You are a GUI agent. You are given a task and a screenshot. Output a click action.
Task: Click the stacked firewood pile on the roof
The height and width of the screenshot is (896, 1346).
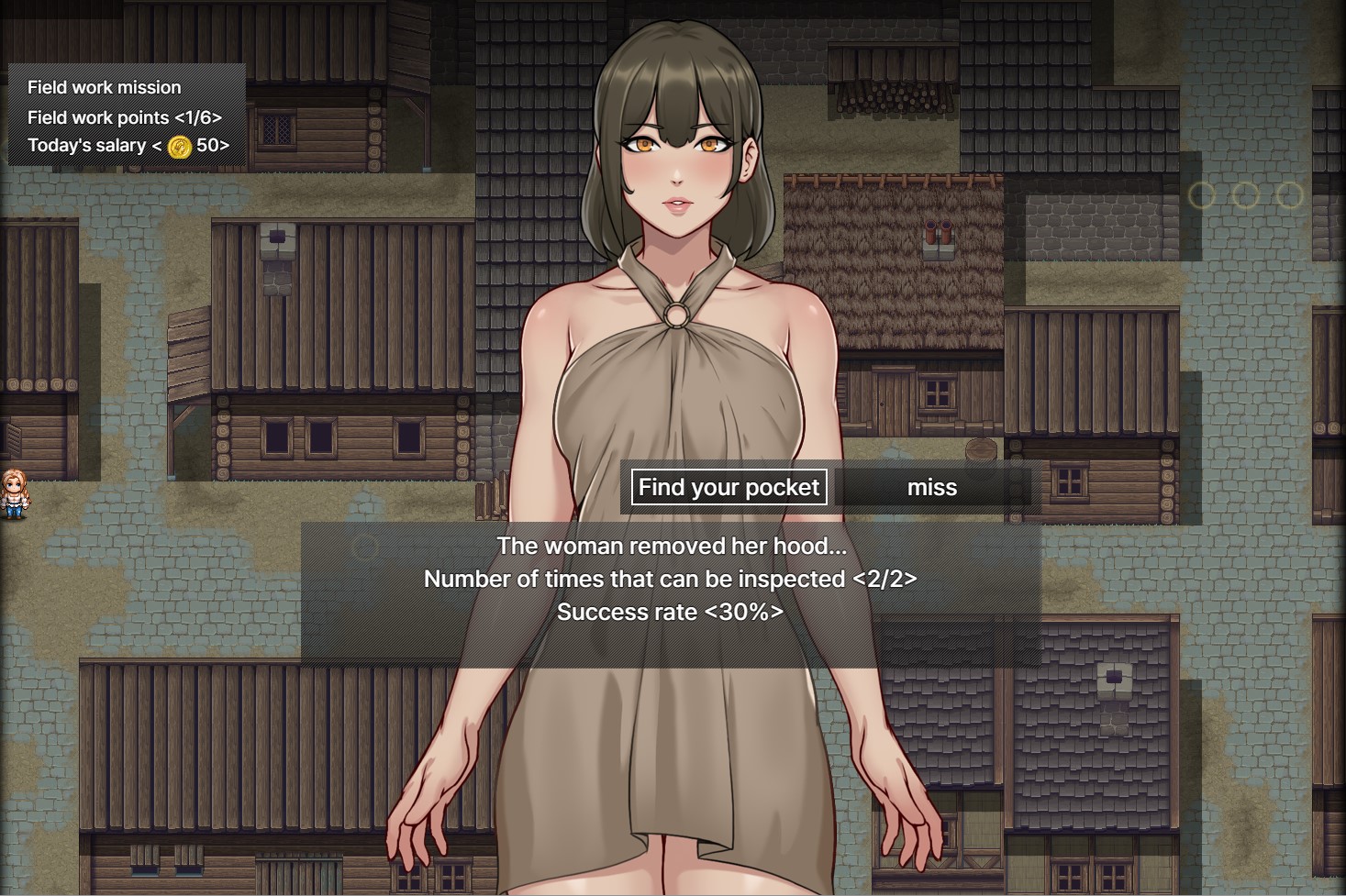click(882, 94)
